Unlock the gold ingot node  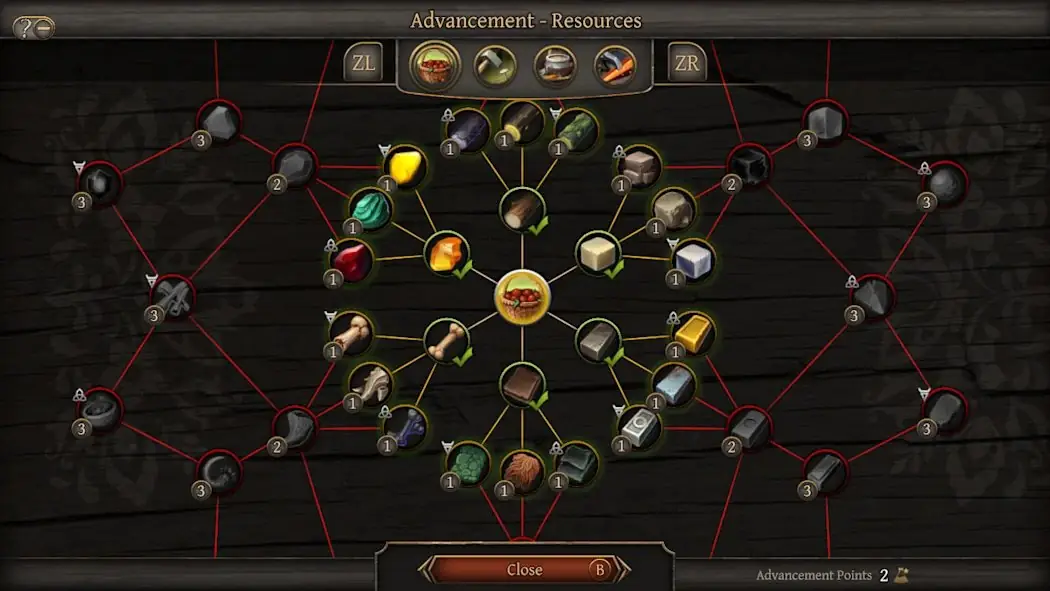[693, 334]
